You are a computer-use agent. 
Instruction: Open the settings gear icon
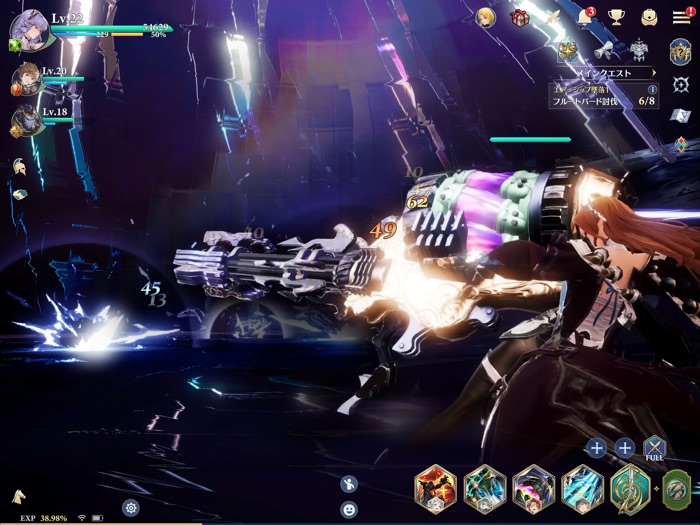130,507
